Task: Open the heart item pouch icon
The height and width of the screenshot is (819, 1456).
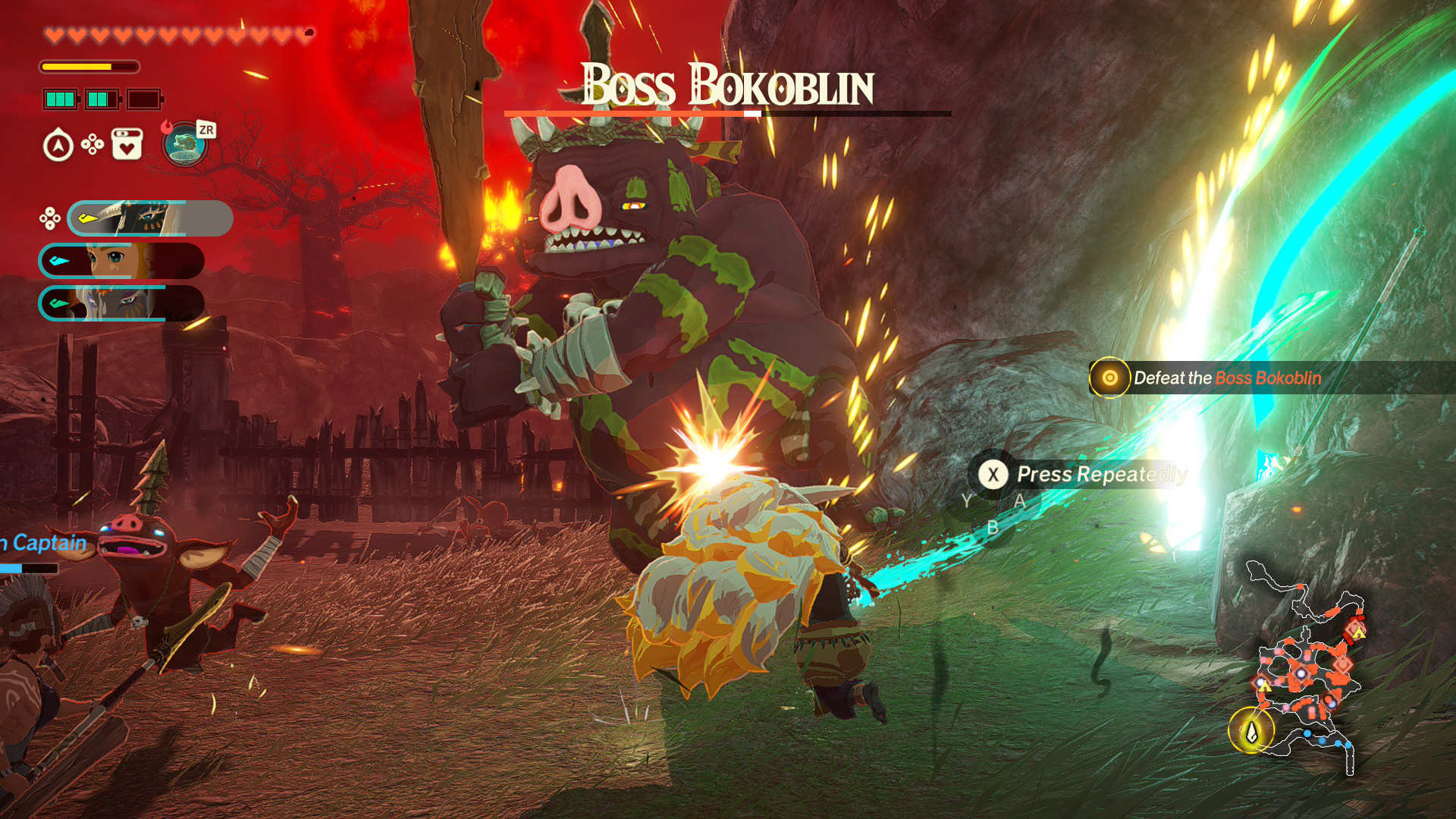Action: pos(127,144)
